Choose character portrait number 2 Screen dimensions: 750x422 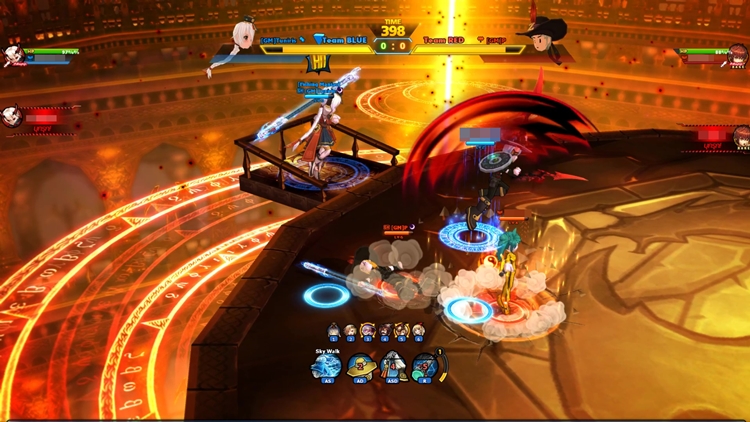pos(351,331)
